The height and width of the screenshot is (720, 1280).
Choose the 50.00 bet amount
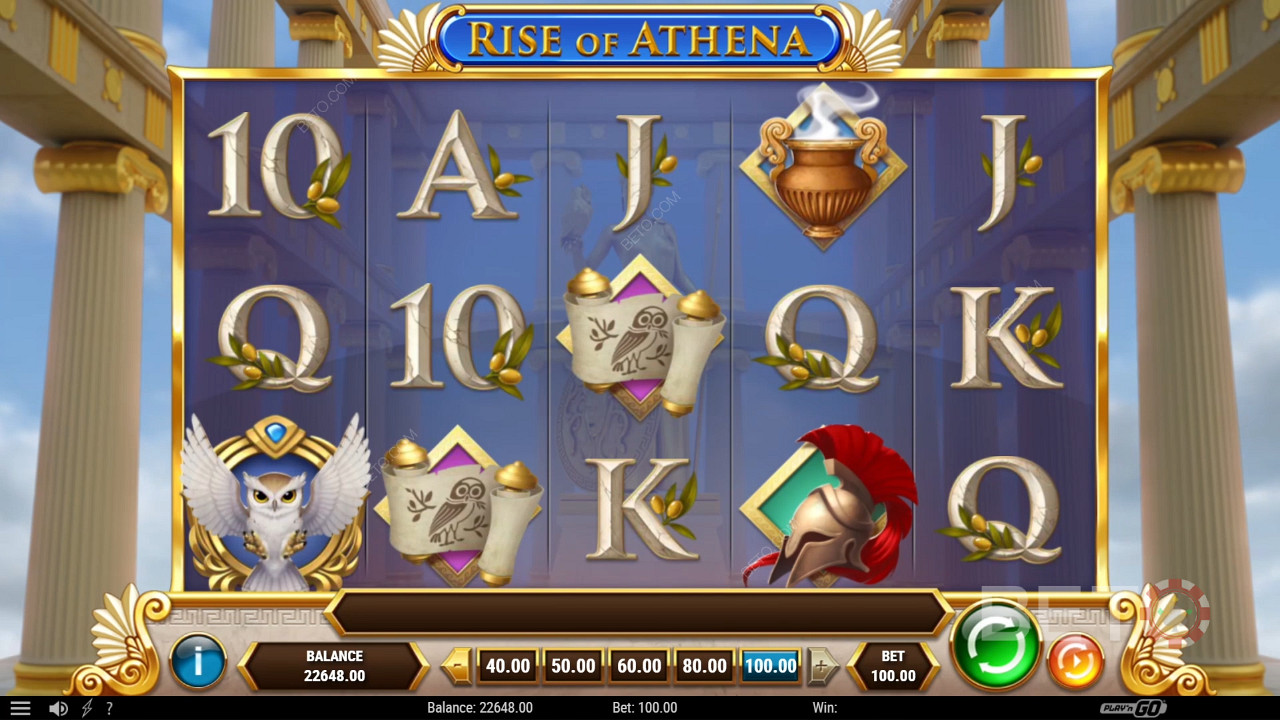(x=573, y=666)
